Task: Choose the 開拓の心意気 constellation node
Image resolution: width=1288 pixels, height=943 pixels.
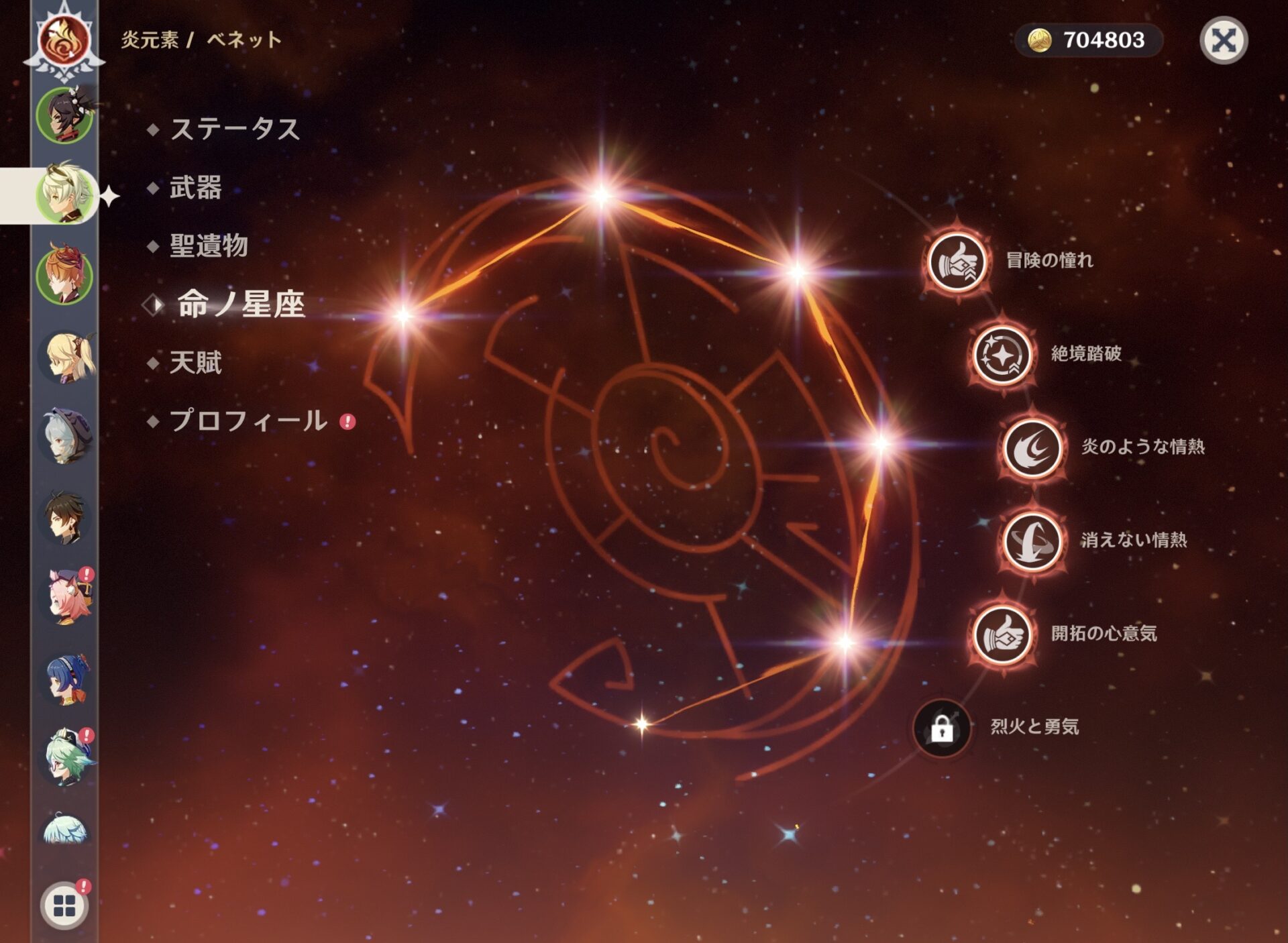Action: tap(1002, 634)
